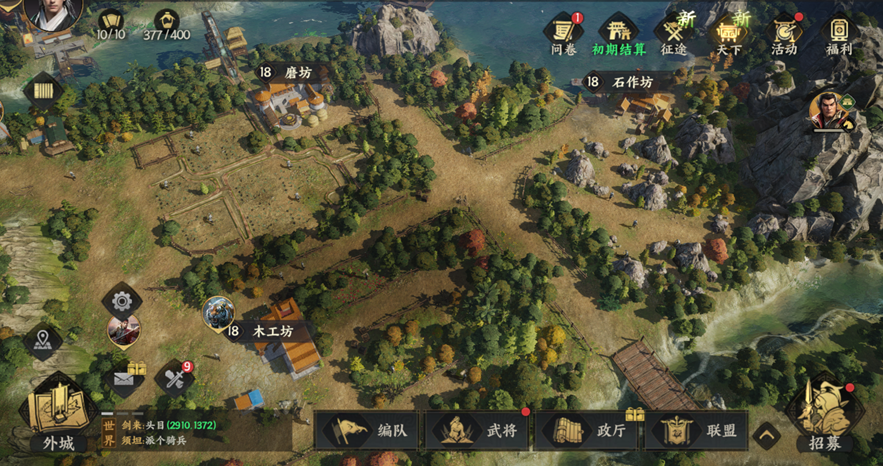883x466 pixels.
Task: Open the mail envelope icon
Action: pyautogui.click(x=123, y=378)
